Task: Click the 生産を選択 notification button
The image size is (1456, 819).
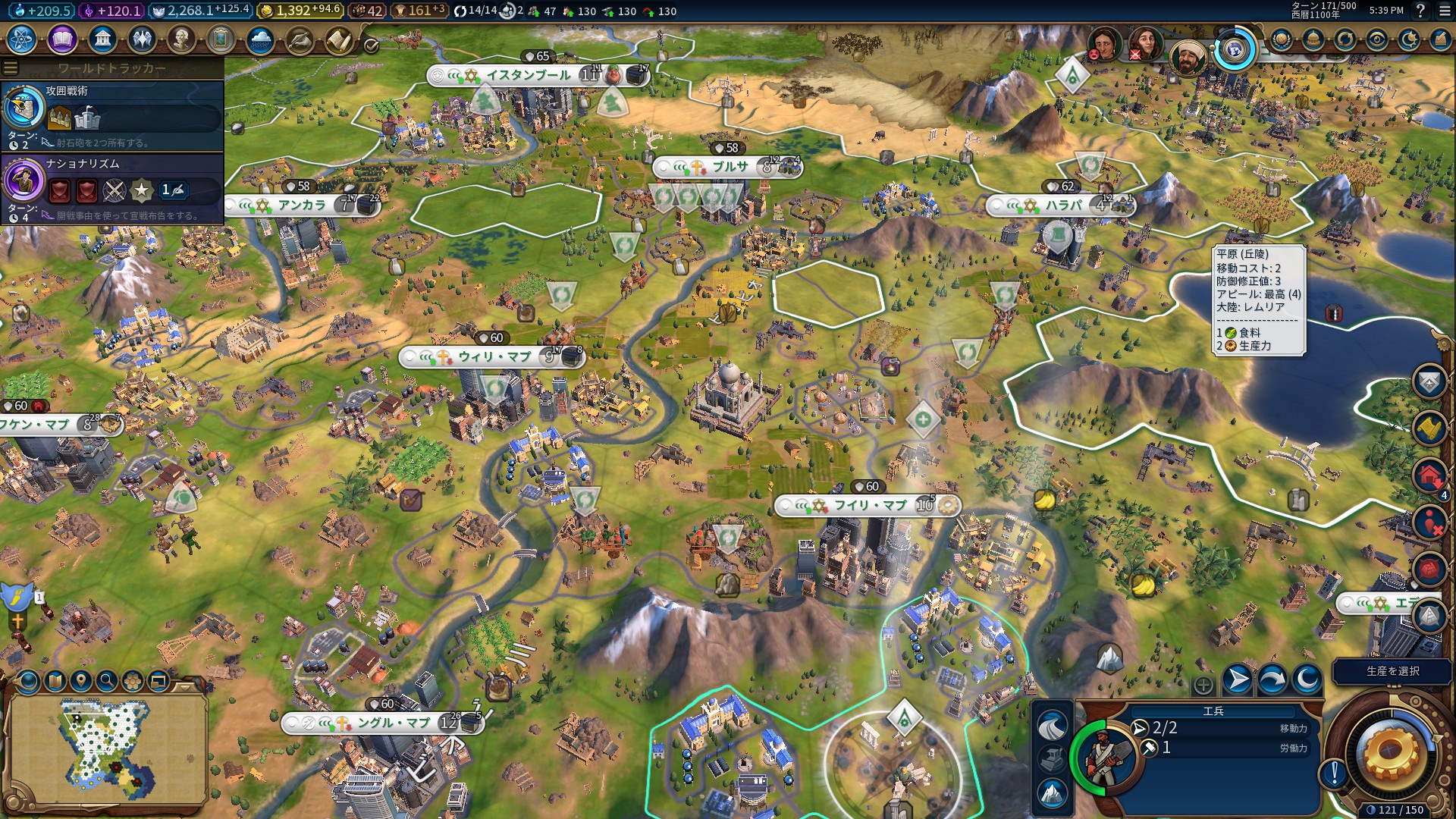Action: [1392, 671]
